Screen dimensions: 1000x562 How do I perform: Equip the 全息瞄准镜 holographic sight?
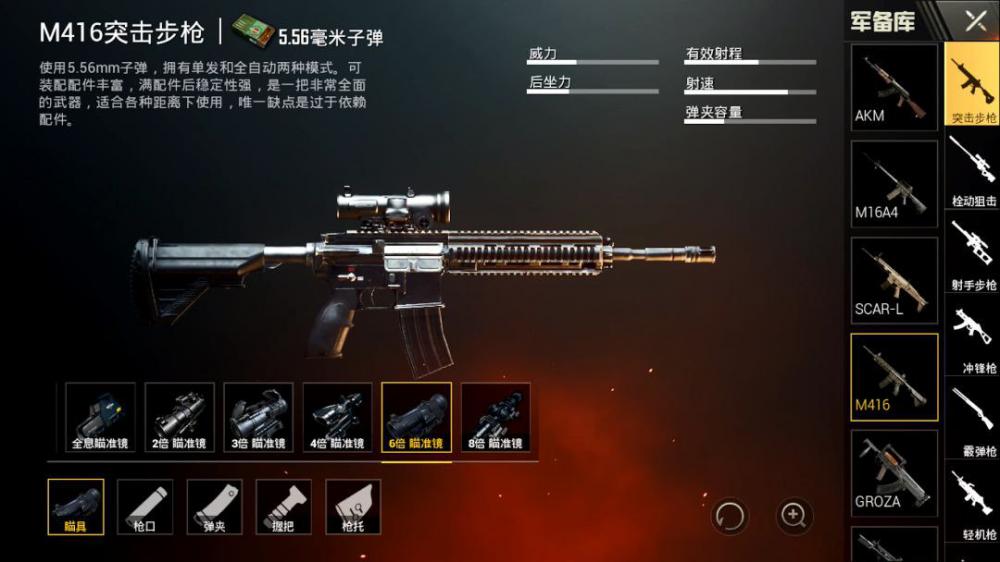[x=100, y=416]
